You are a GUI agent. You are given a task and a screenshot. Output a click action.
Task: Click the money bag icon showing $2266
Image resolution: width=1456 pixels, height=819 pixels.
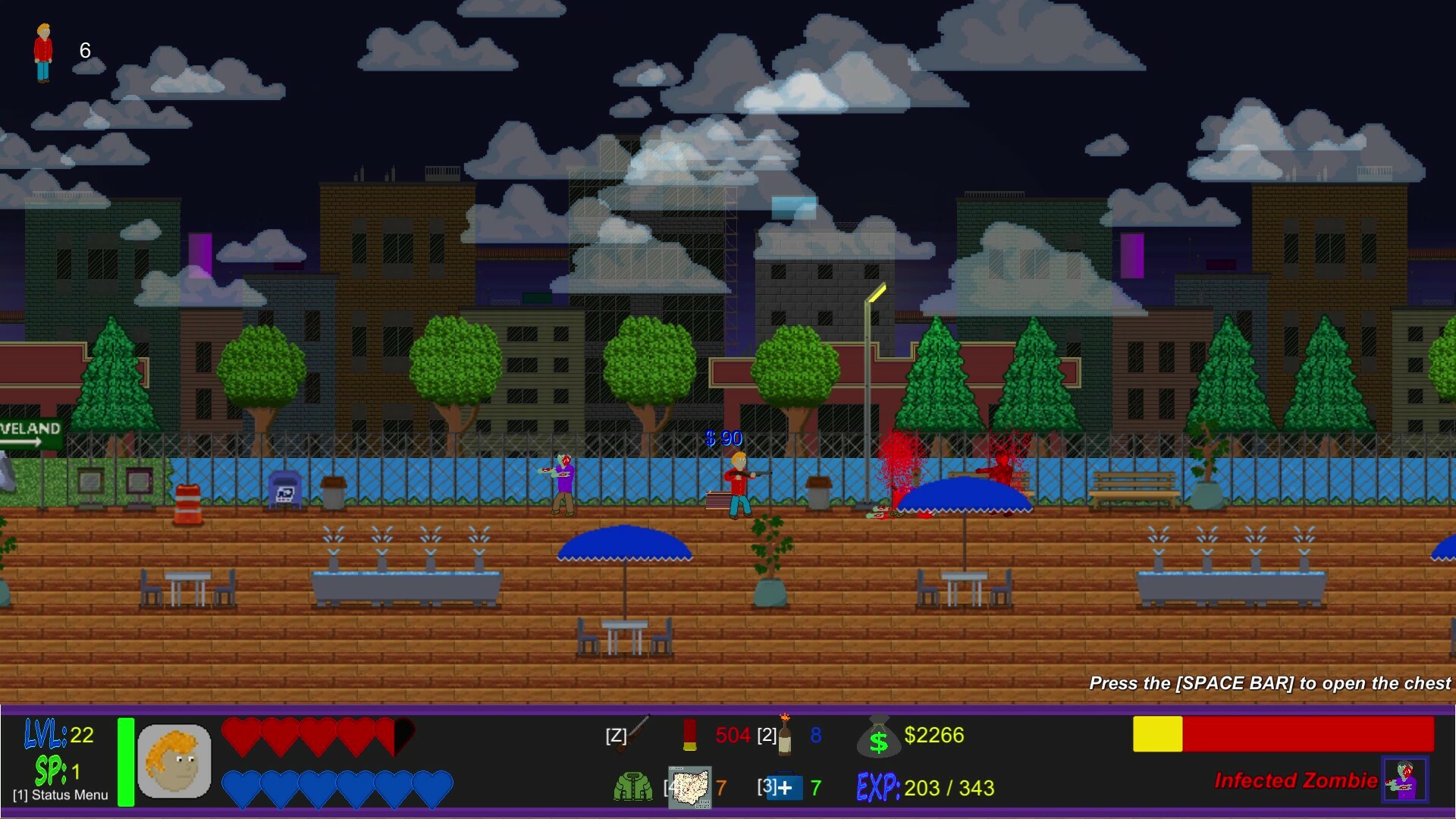[x=880, y=734]
